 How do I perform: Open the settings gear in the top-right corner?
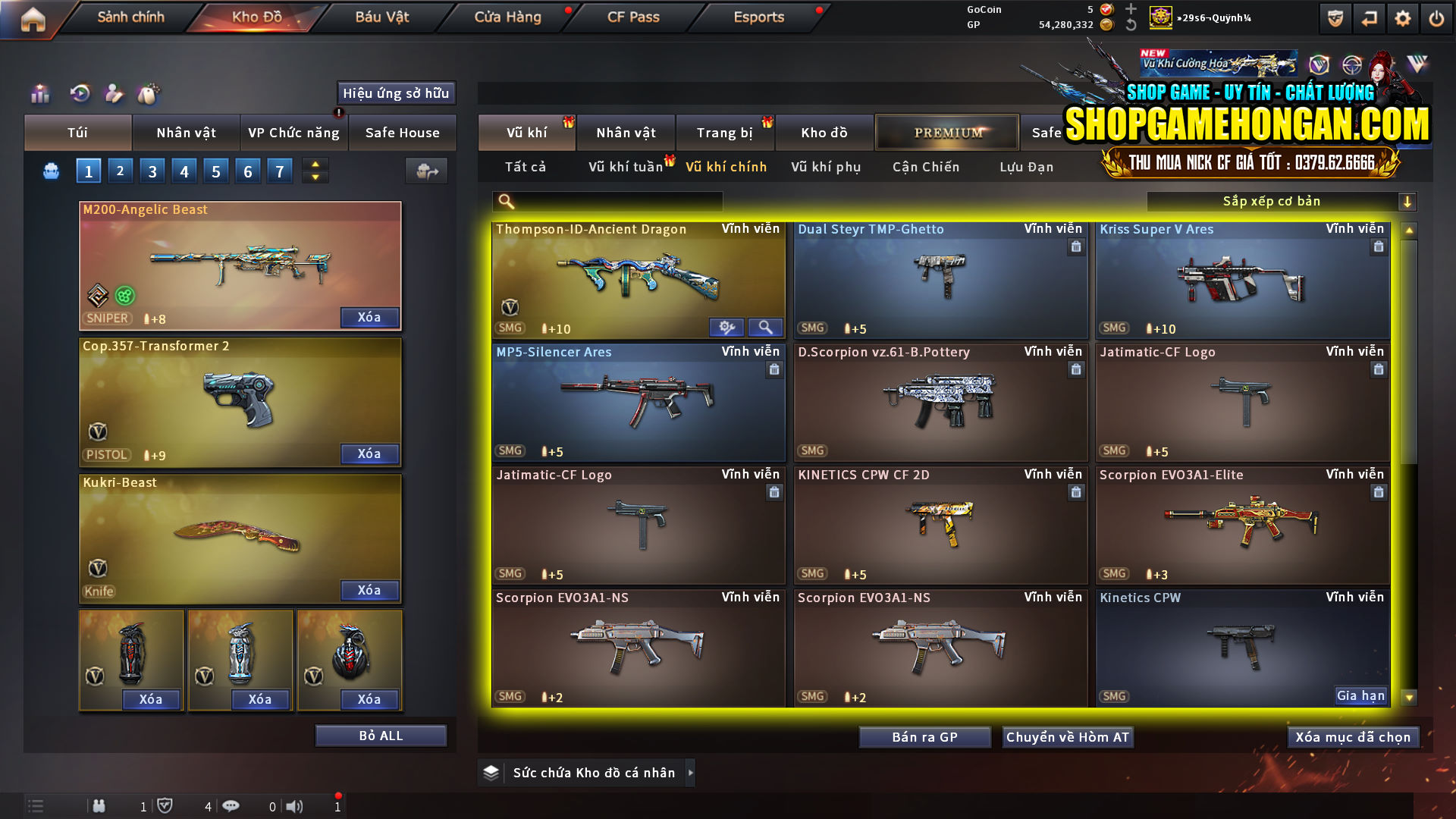click(1404, 19)
